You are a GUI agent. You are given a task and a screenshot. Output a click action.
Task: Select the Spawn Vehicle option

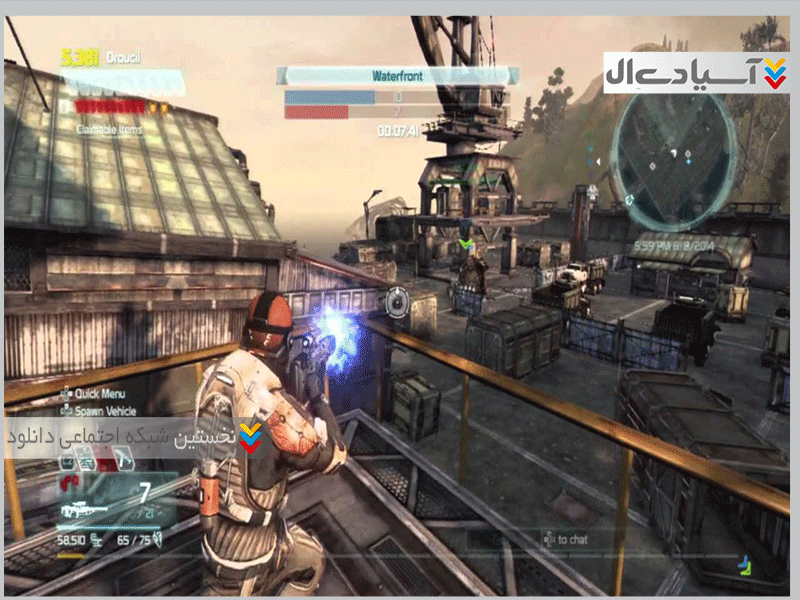[x=100, y=410]
